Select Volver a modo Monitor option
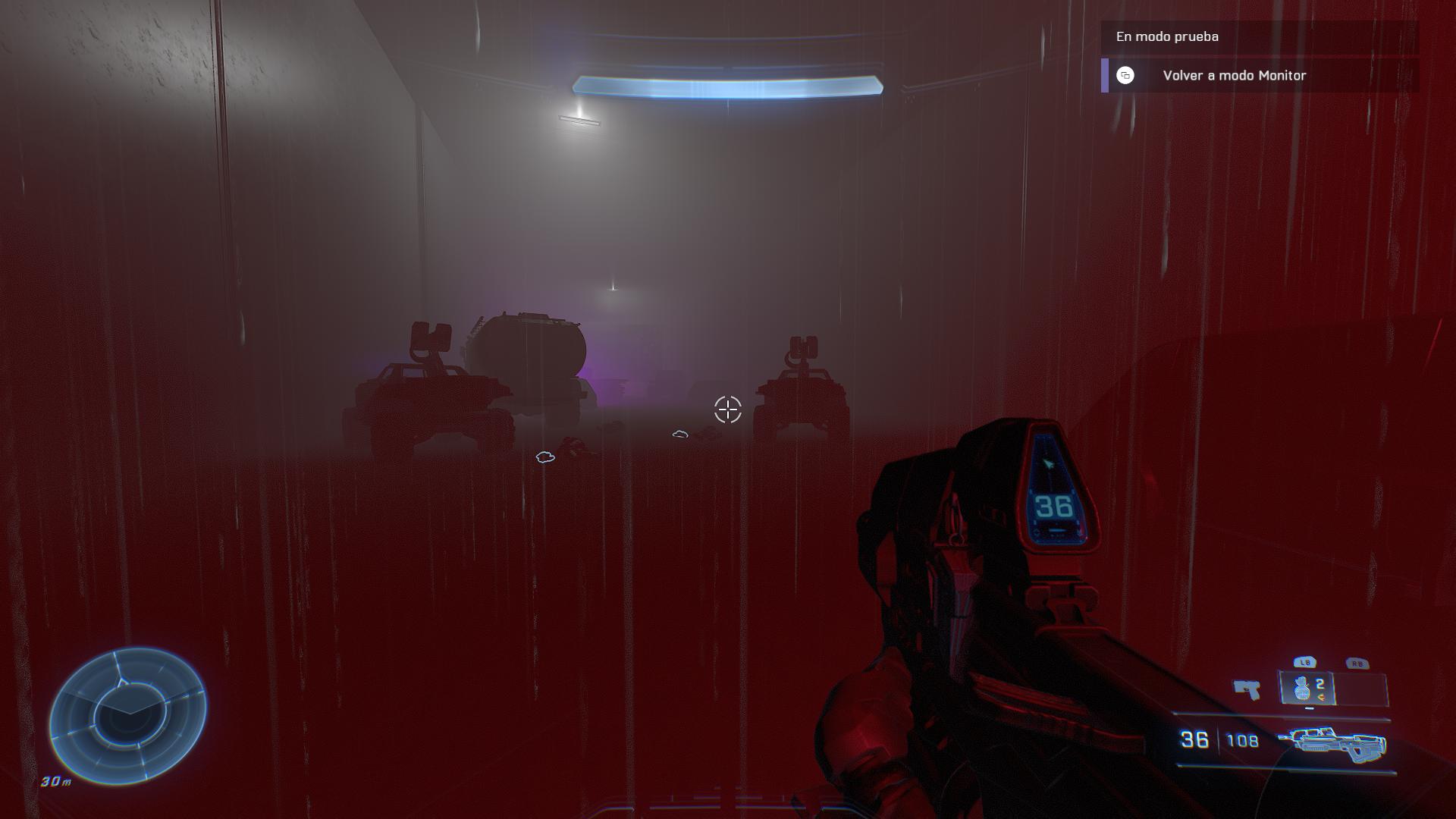 point(1234,76)
